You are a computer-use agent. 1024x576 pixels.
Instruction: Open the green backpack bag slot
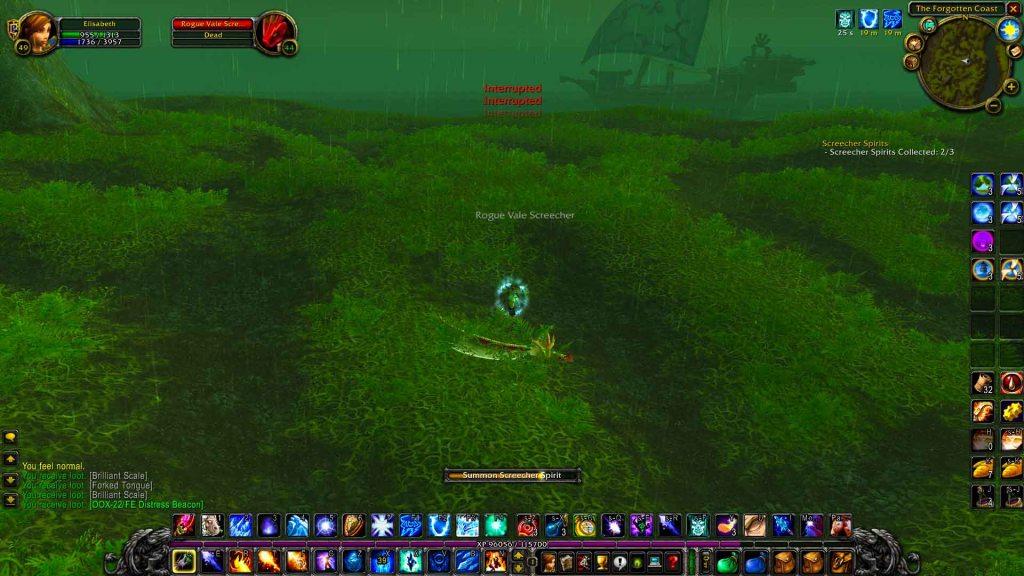[x=727, y=563]
